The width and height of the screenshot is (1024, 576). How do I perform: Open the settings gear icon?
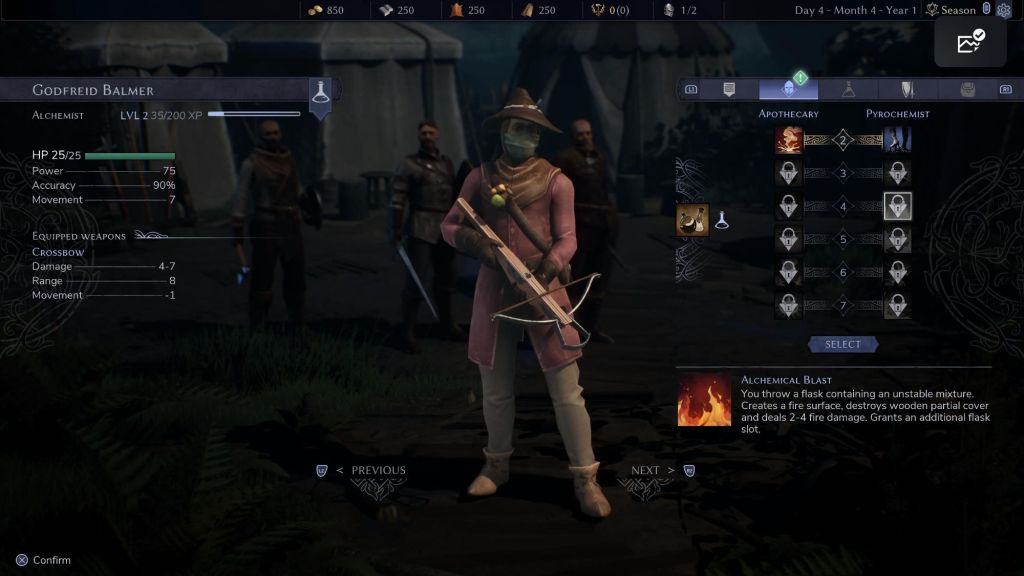[1004, 10]
